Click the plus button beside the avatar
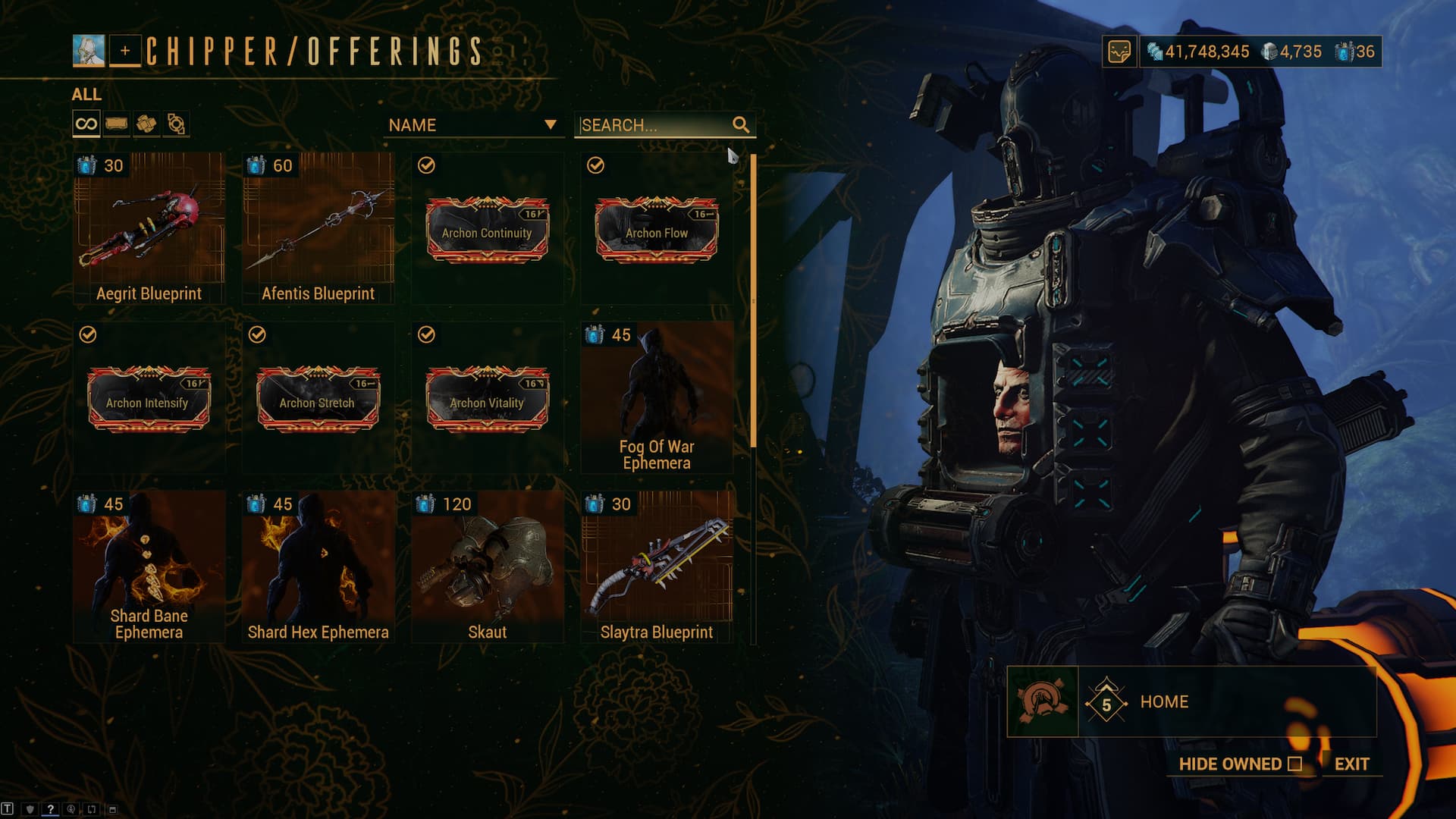Screen dimensions: 1456x819 click(x=125, y=51)
